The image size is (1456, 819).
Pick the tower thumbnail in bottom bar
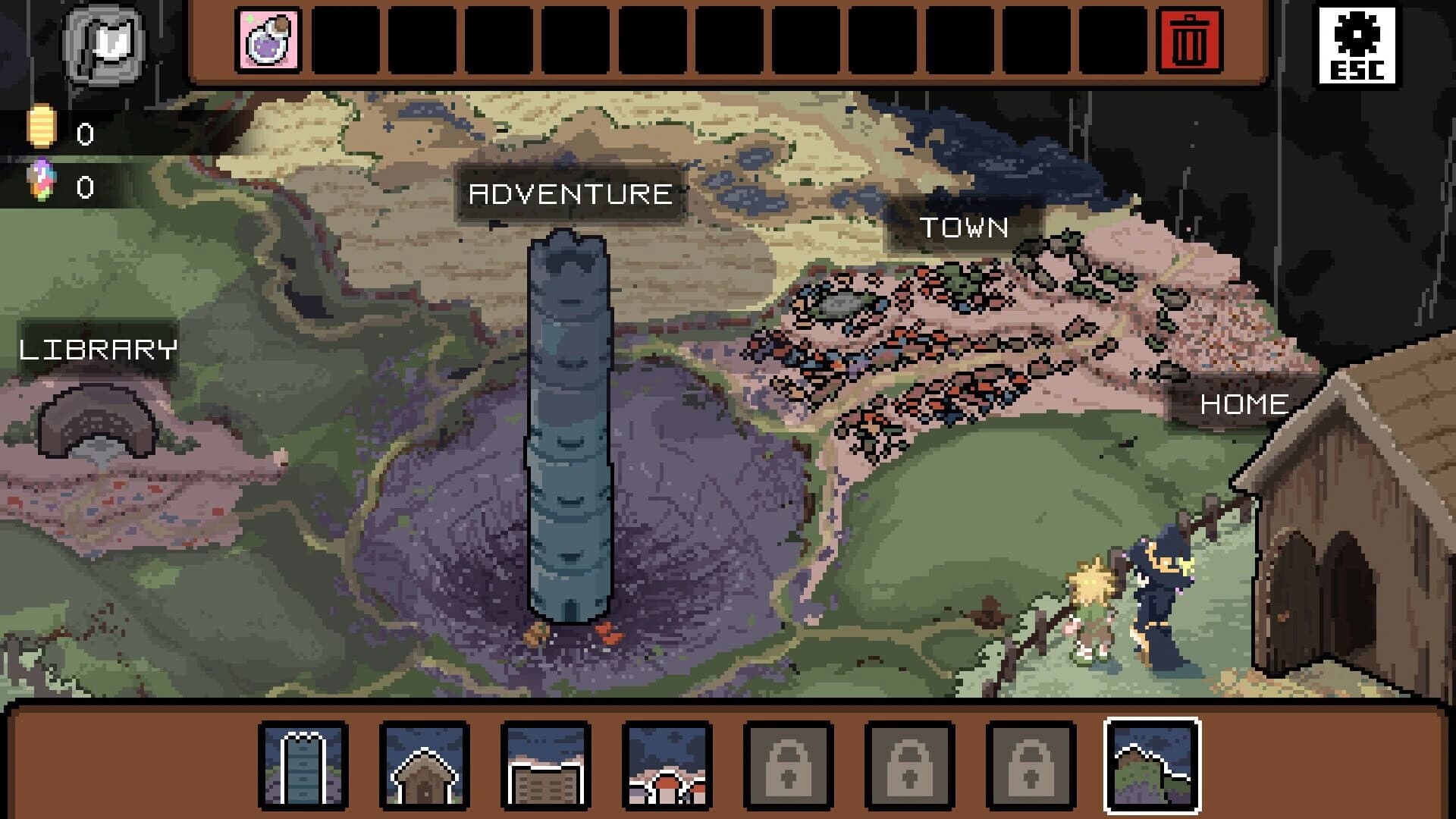click(303, 764)
